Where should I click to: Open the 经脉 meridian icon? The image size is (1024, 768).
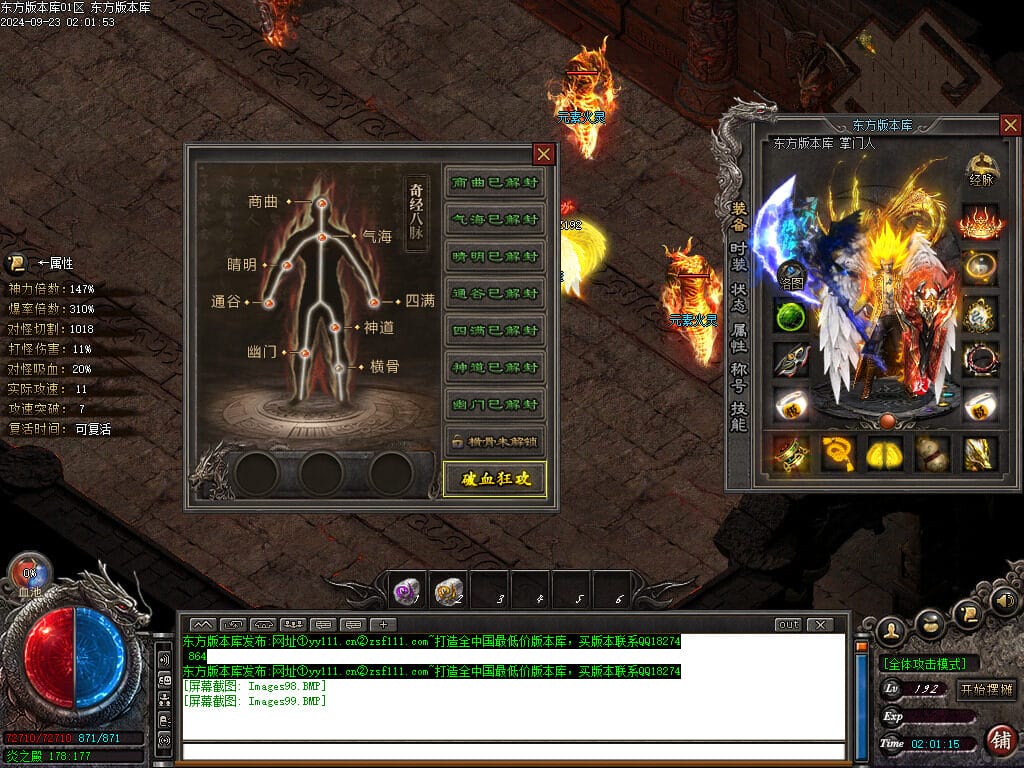[x=981, y=172]
